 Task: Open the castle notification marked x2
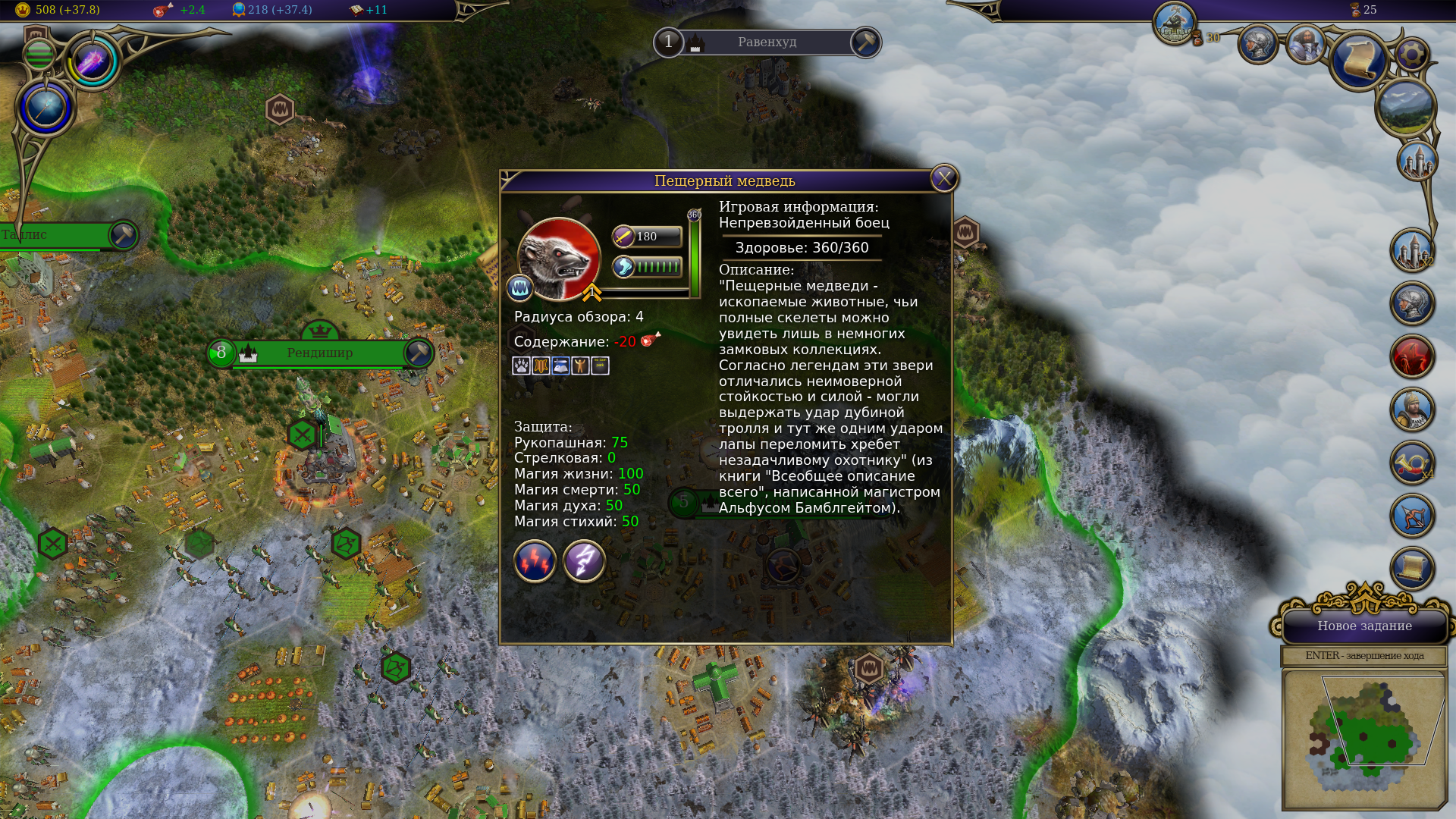[x=1412, y=251]
